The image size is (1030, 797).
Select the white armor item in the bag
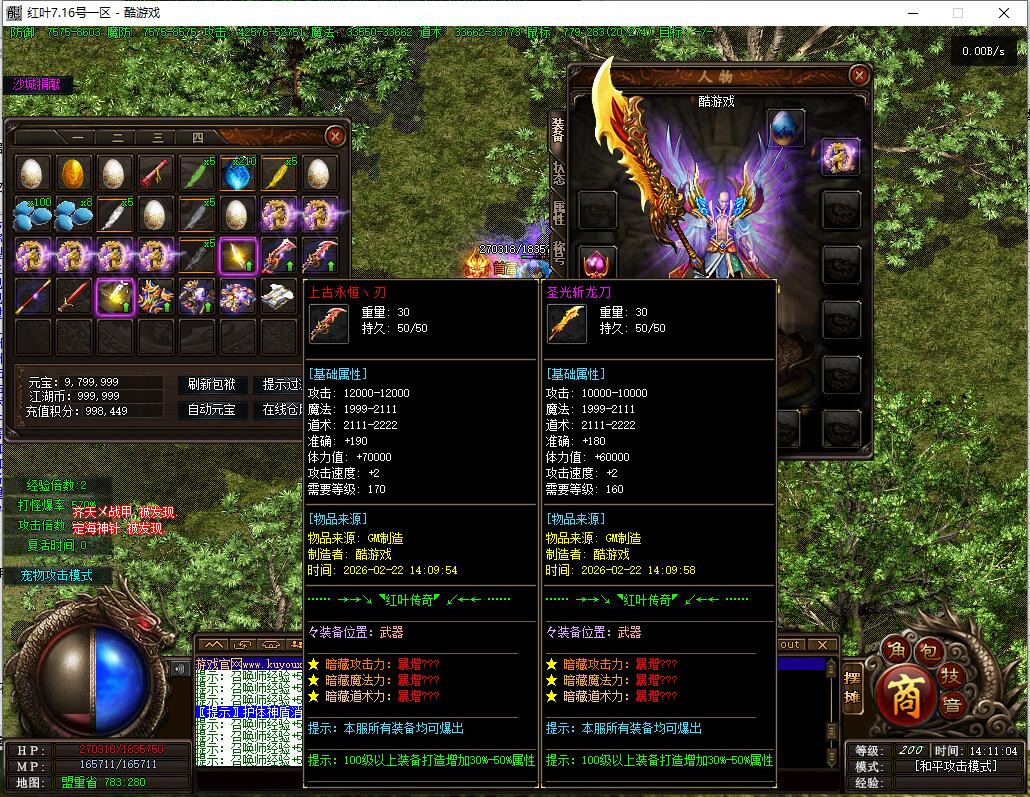click(x=278, y=296)
